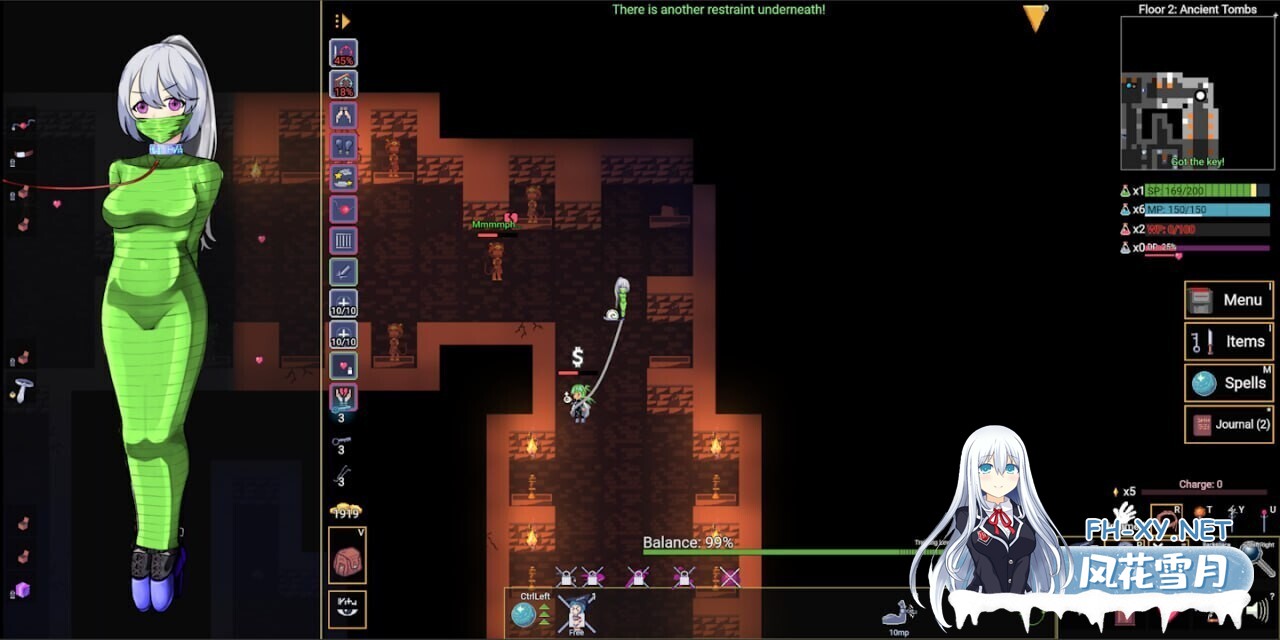Activate the 10mp spell icon

[x=897, y=615]
